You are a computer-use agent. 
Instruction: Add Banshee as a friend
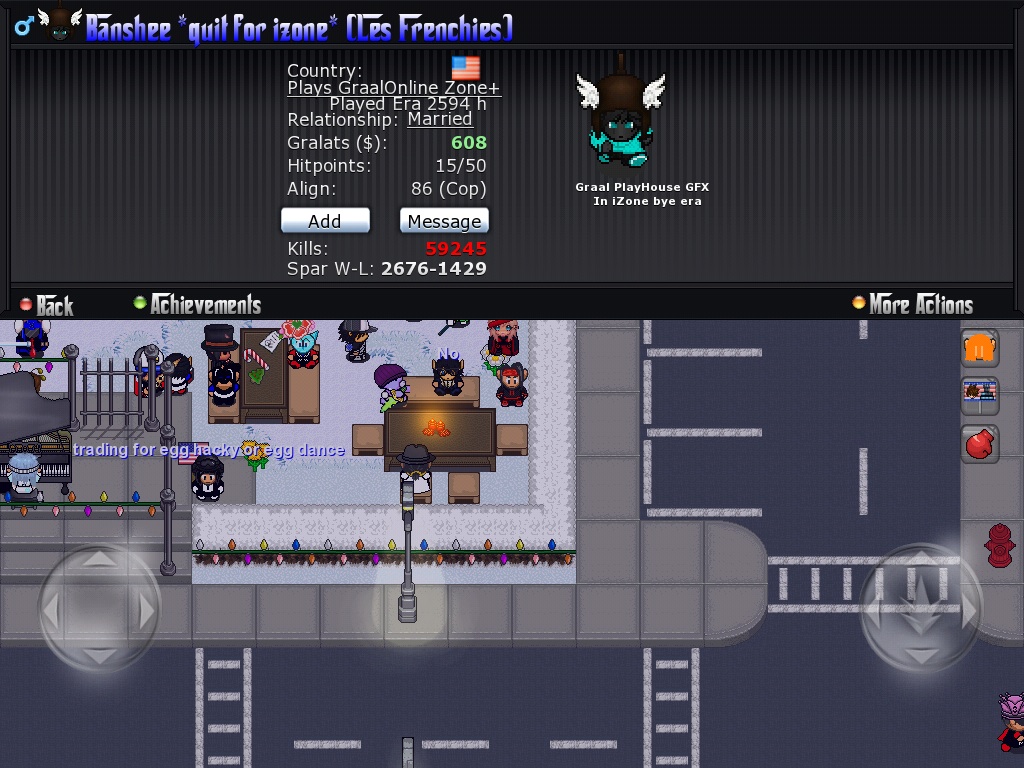click(x=325, y=221)
